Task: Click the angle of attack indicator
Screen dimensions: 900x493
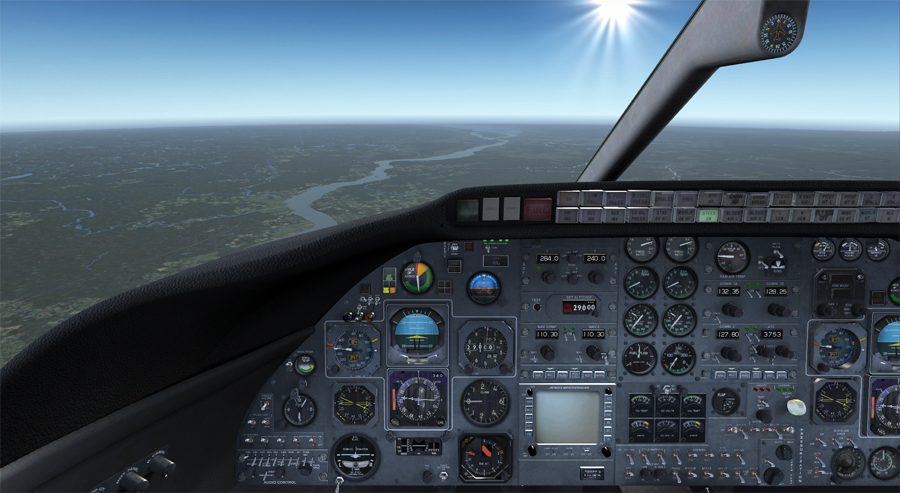Action: (x=417, y=277)
